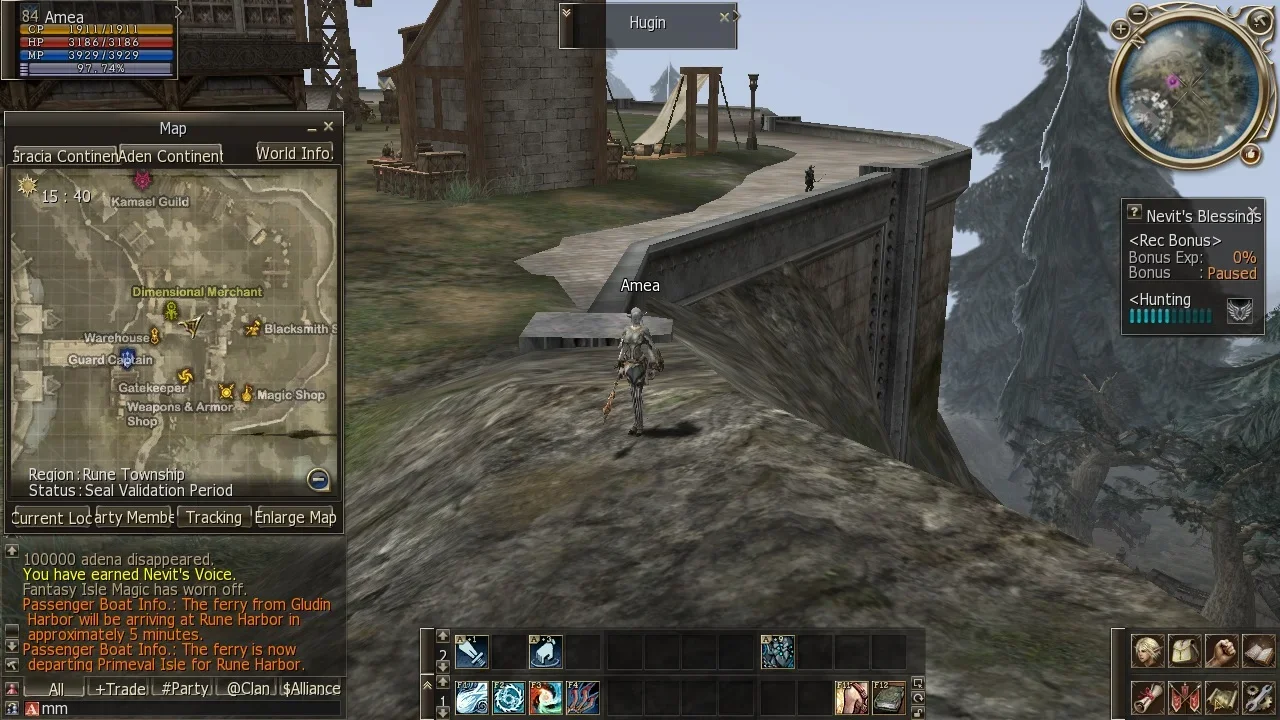Zoom out the circular minimap
The width and height of the screenshot is (1280, 720).
pyautogui.click(x=1138, y=14)
